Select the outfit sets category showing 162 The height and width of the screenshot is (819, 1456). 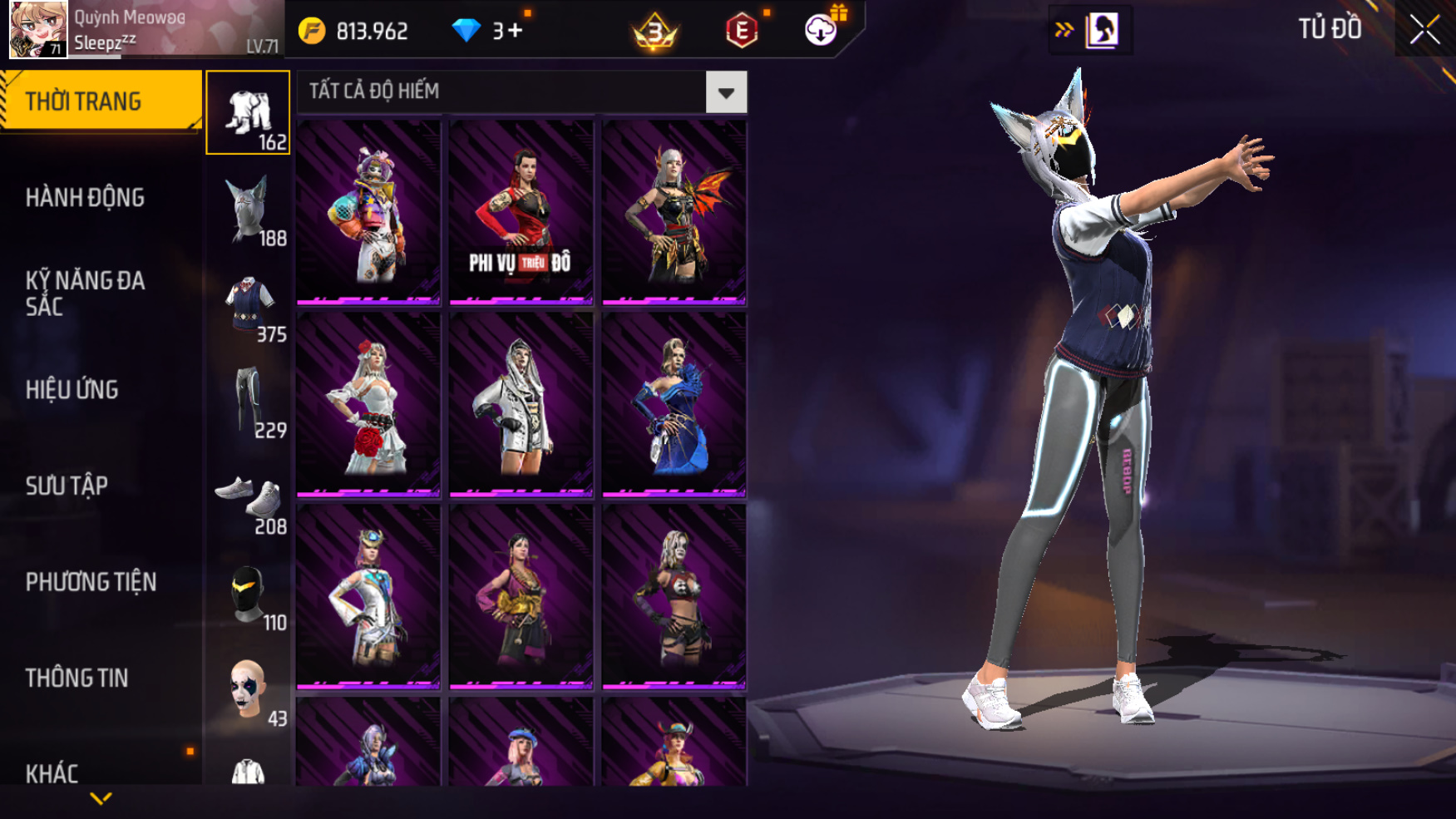(248, 113)
